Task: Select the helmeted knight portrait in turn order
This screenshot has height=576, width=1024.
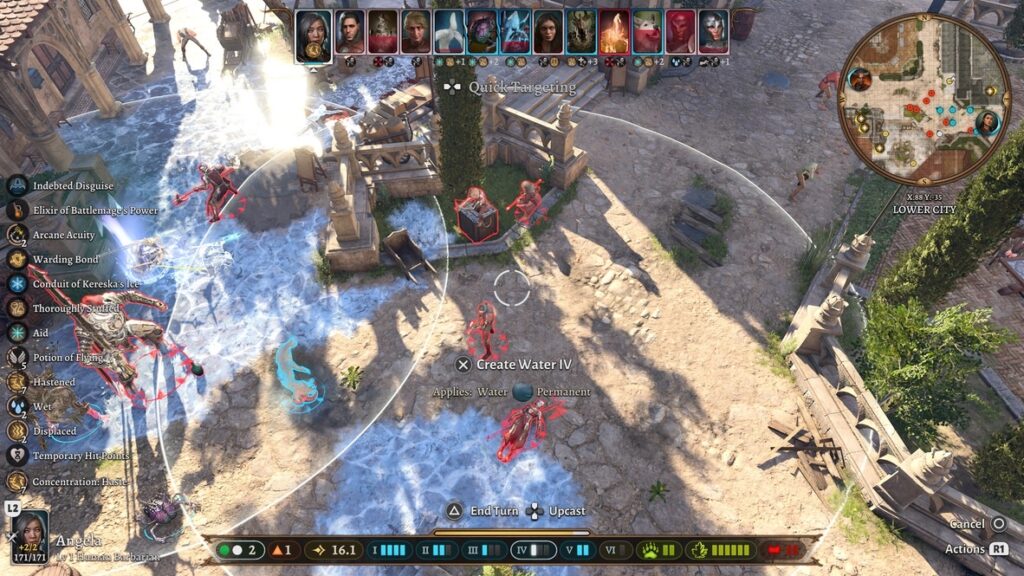Action: pyautogui.click(x=714, y=32)
